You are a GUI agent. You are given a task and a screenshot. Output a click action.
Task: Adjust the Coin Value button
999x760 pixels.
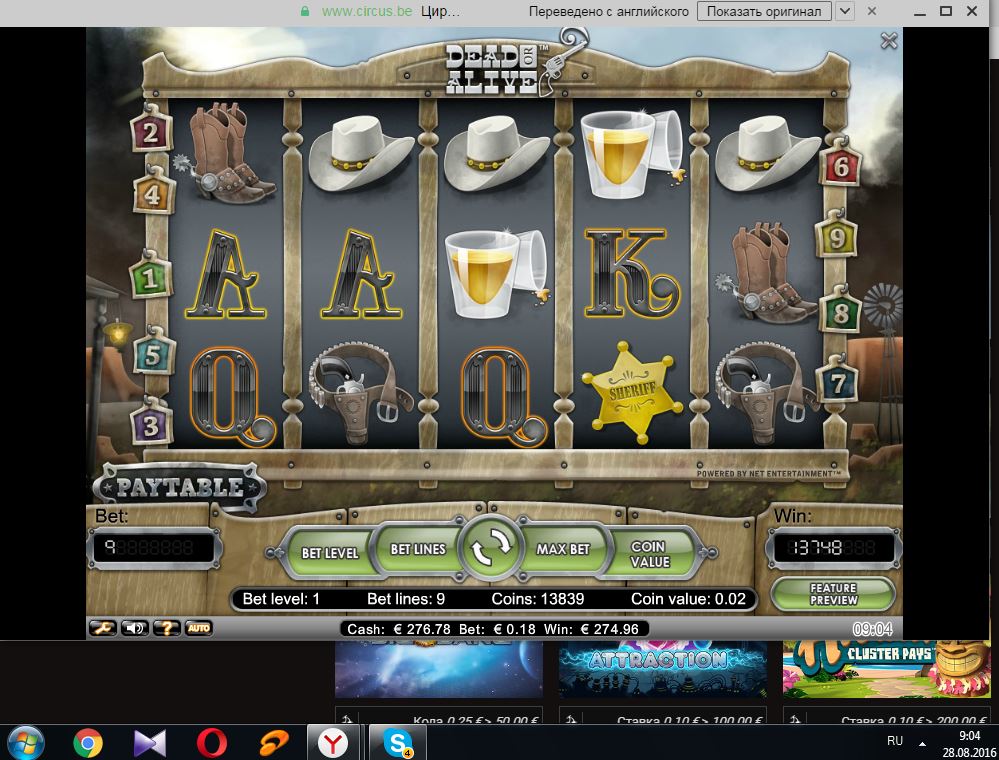[648, 555]
